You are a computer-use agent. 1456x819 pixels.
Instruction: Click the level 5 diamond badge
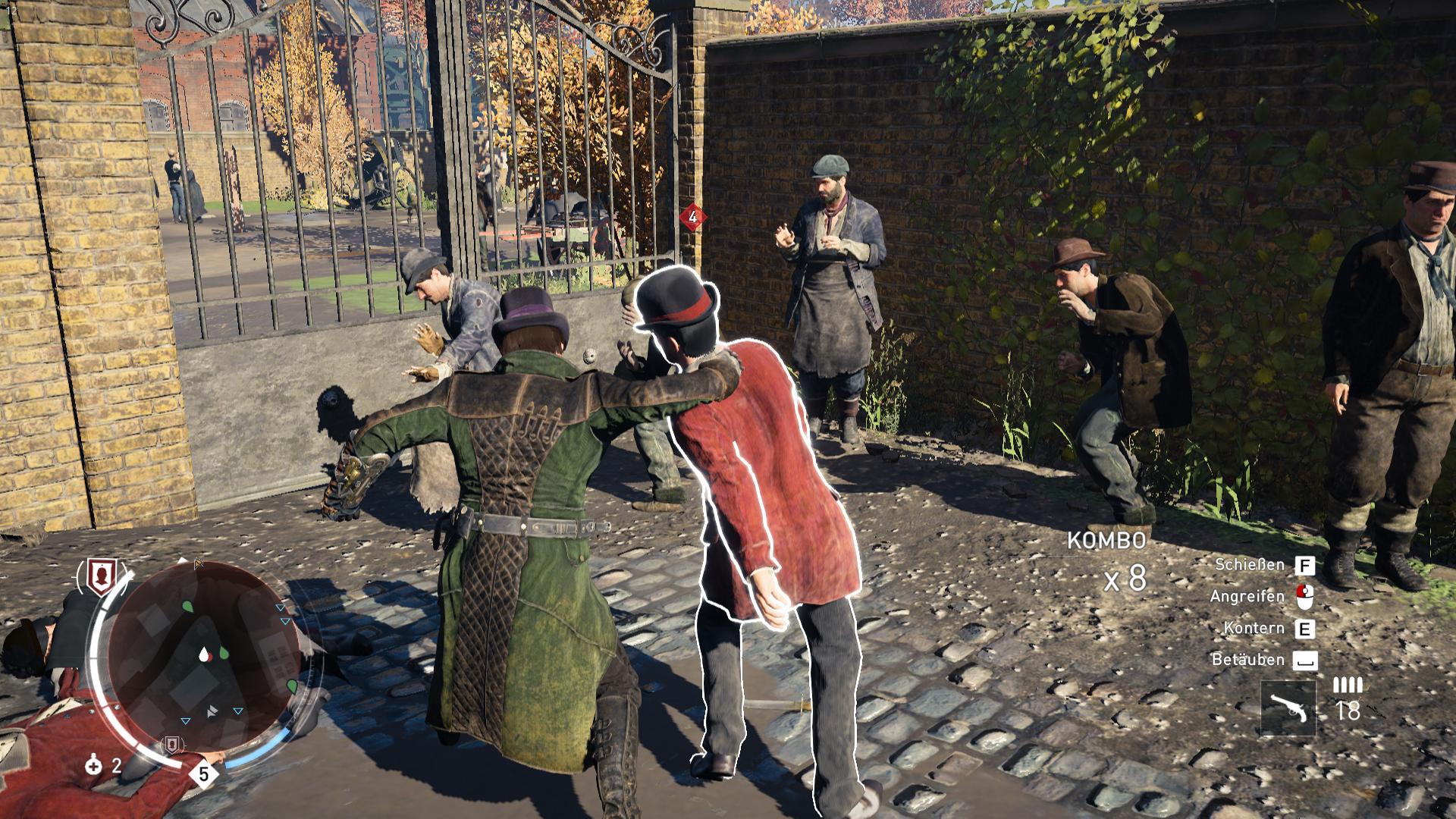tap(203, 773)
